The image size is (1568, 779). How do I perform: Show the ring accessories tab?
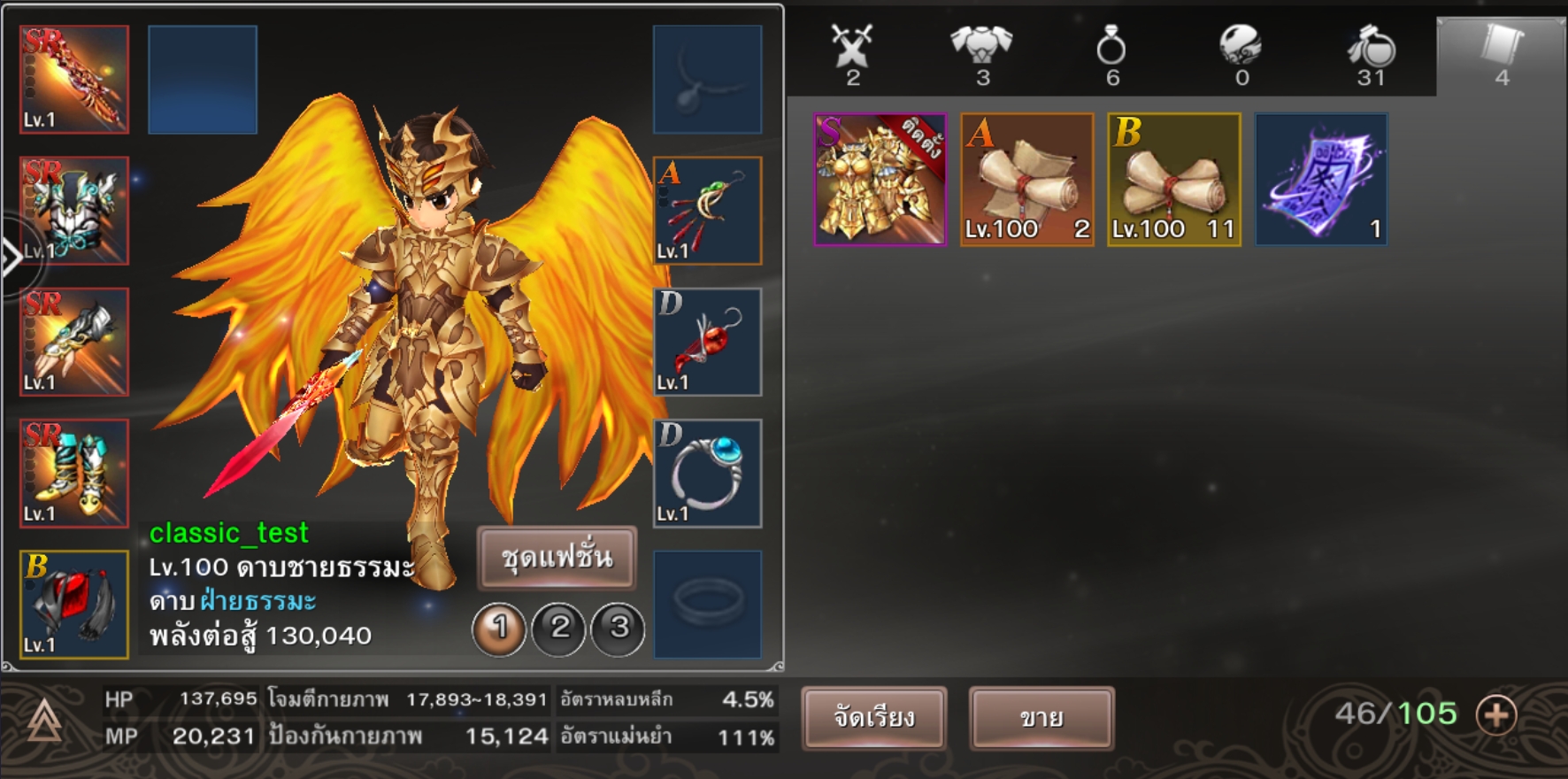pyautogui.click(x=1111, y=53)
